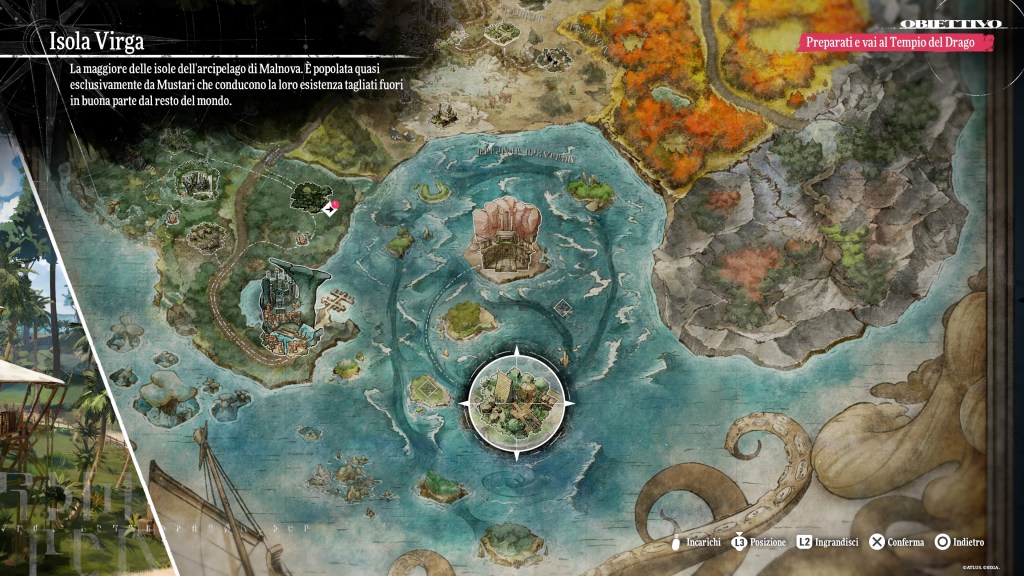
Task: Select the farmland location at the map's top
Action: click(x=501, y=32)
